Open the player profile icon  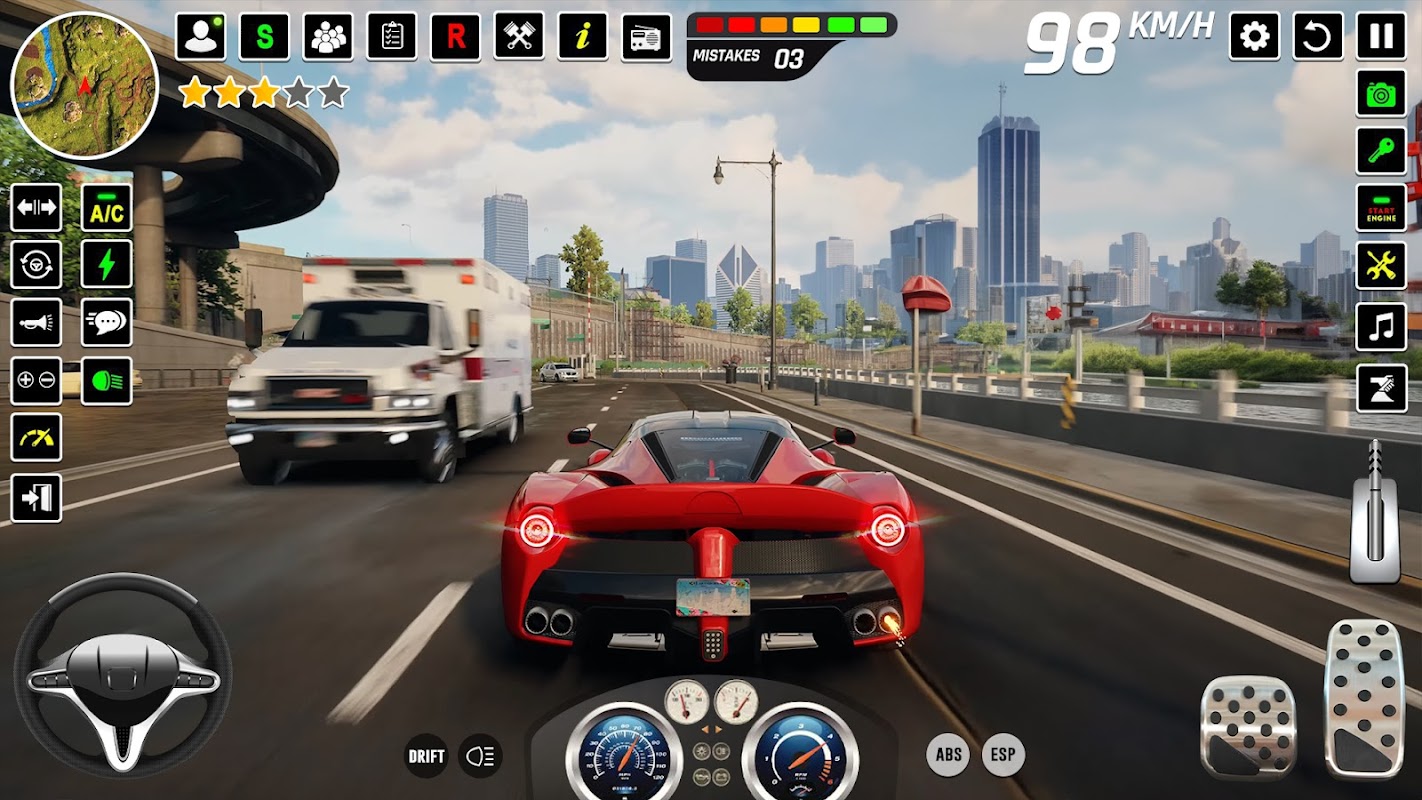tap(200, 37)
